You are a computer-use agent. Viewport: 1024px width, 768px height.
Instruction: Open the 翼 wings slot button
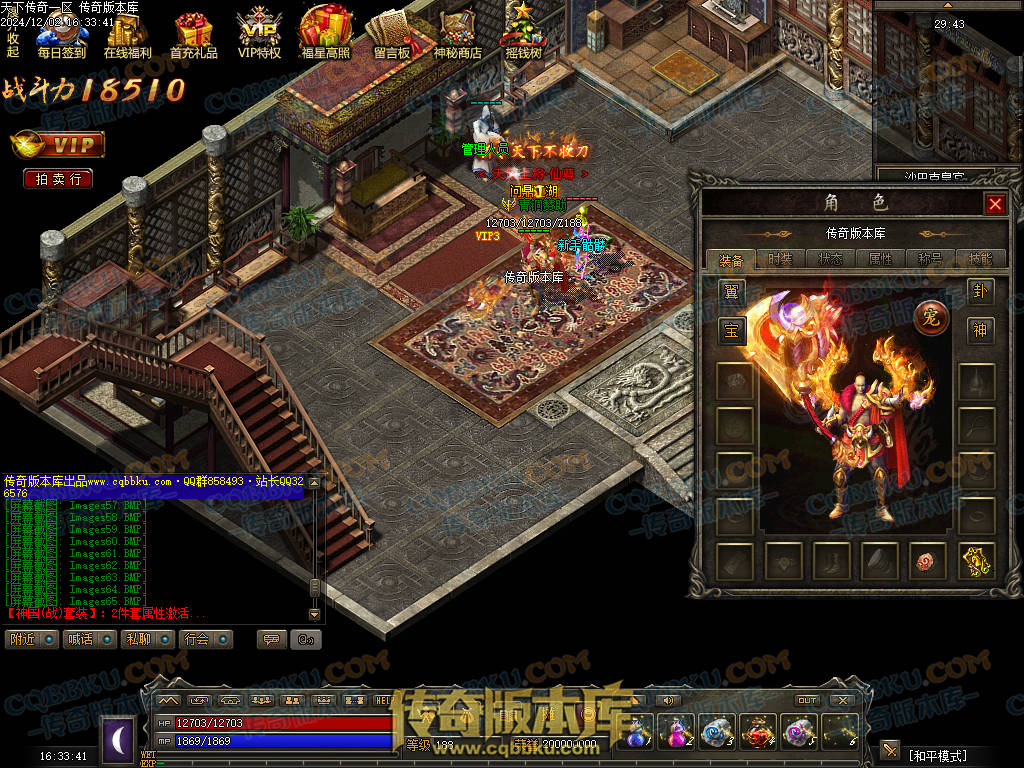(x=732, y=292)
